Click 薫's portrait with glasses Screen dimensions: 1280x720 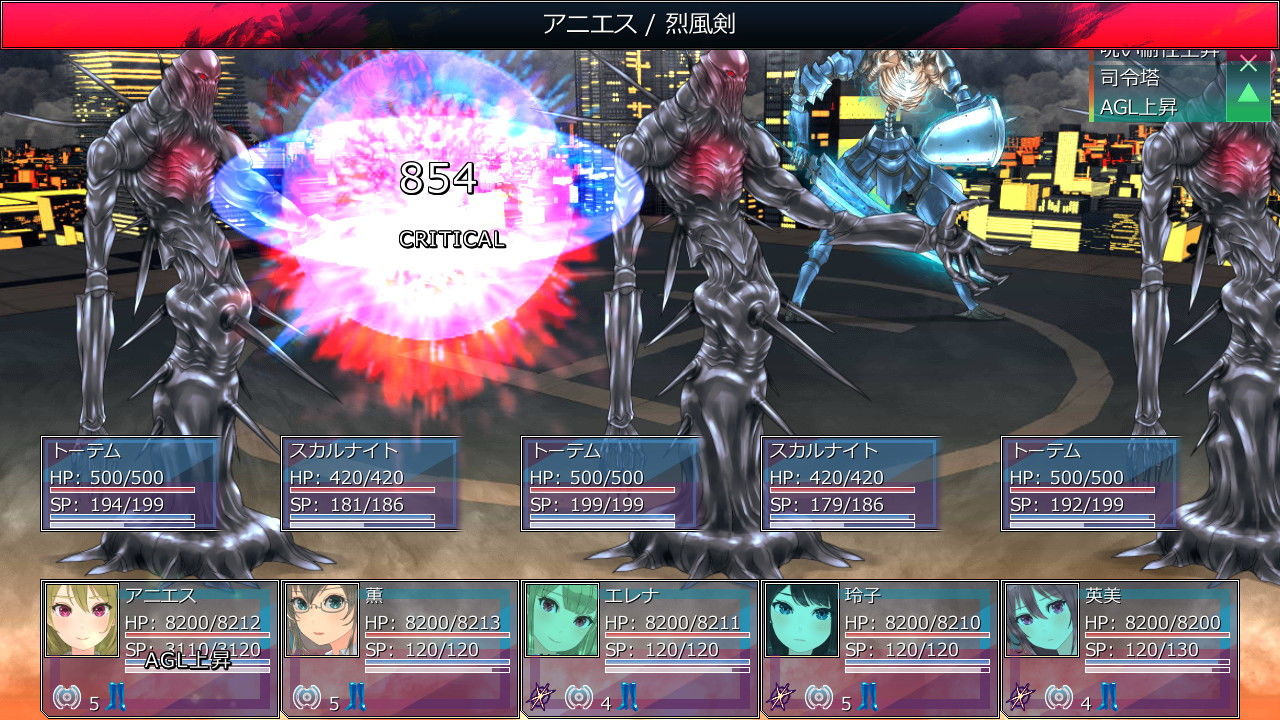322,620
